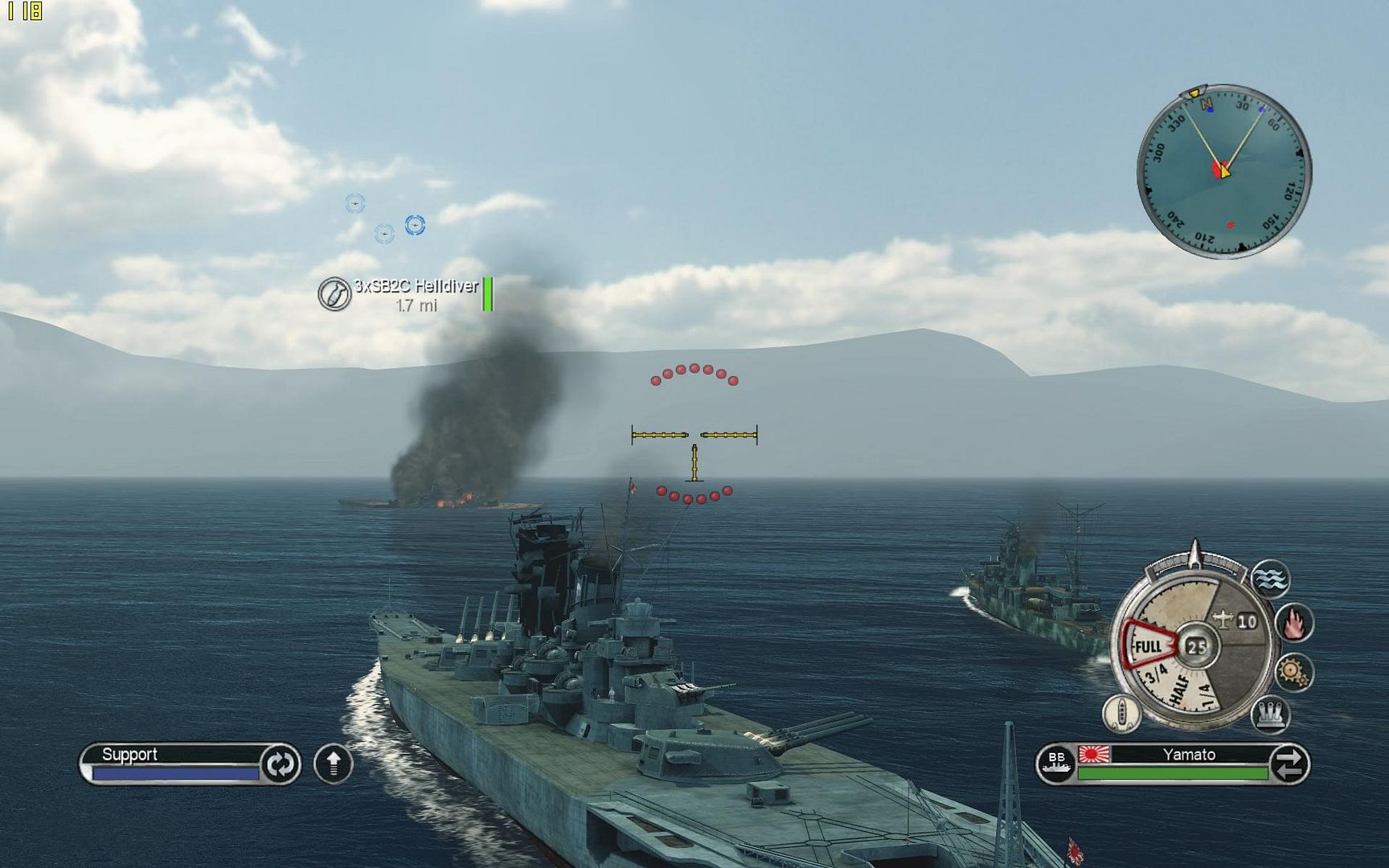This screenshot has height=868, width=1389.
Task: Activate the gear engine-repair icon
Action: click(x=1293, y=672)
